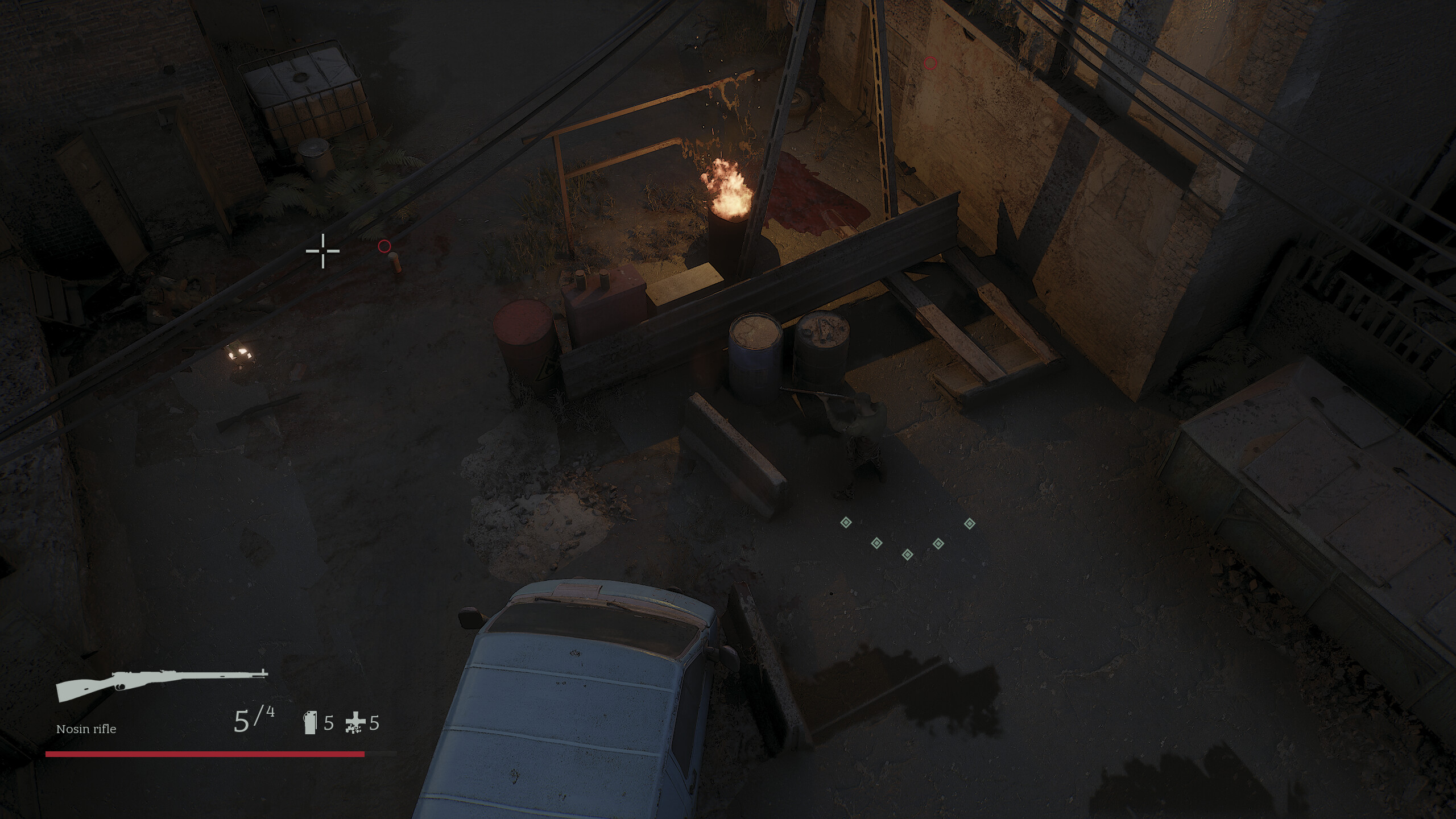Viewport: 1456px width, 819px height.
Task: Click the red circle marker on the far wall
Action: [x=931, y=64]
